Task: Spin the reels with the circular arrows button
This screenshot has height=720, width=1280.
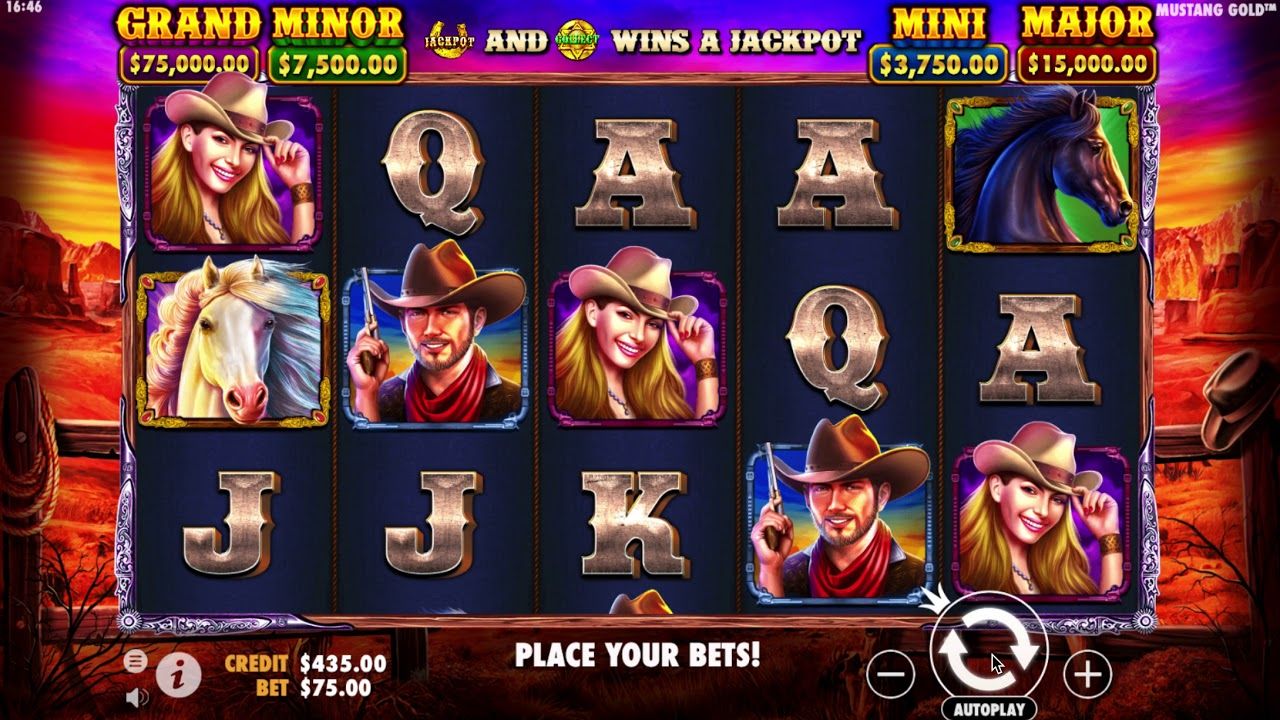Action: point(988,651)
